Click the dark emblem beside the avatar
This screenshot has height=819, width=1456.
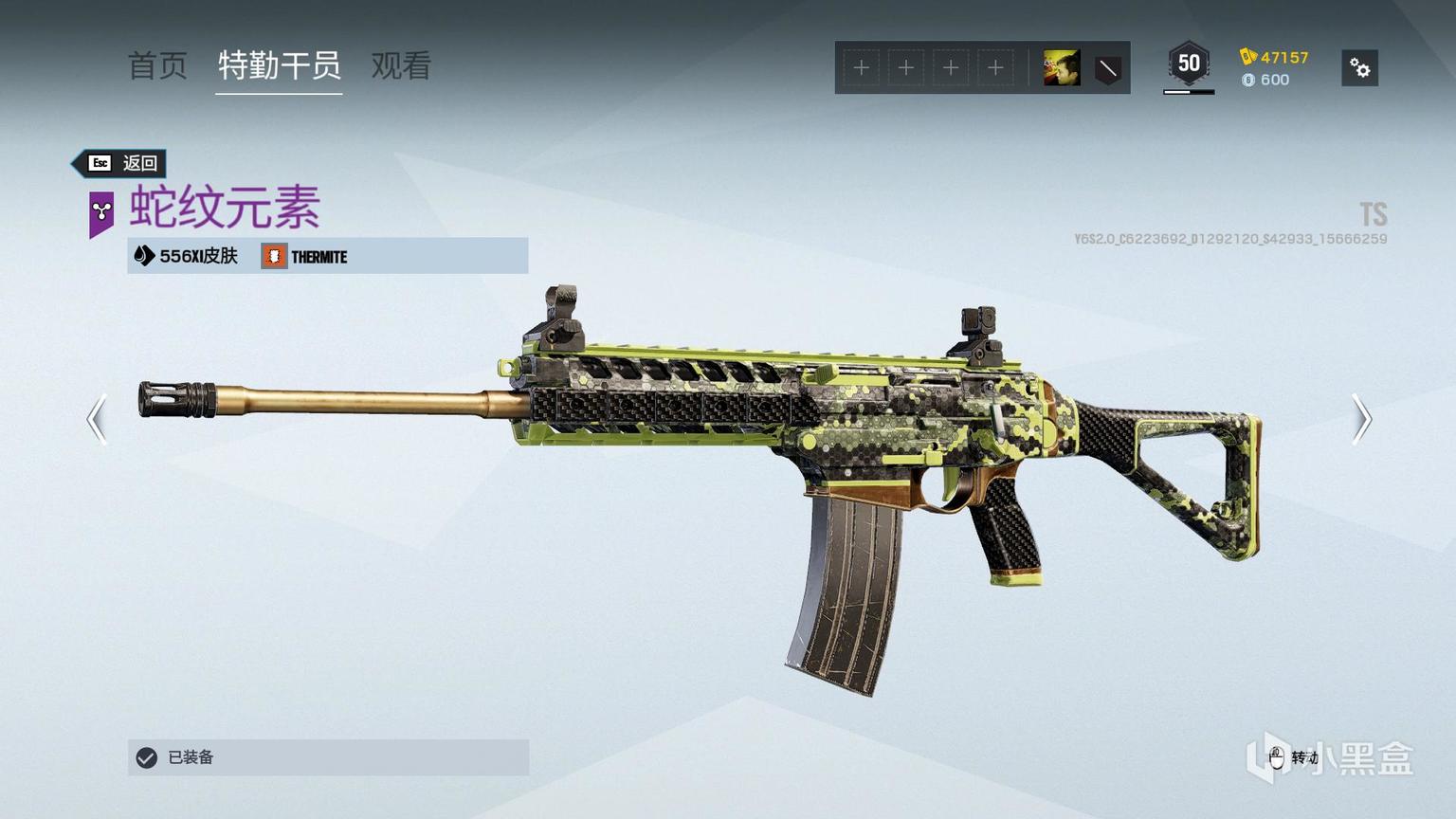tap(1107, 68)
